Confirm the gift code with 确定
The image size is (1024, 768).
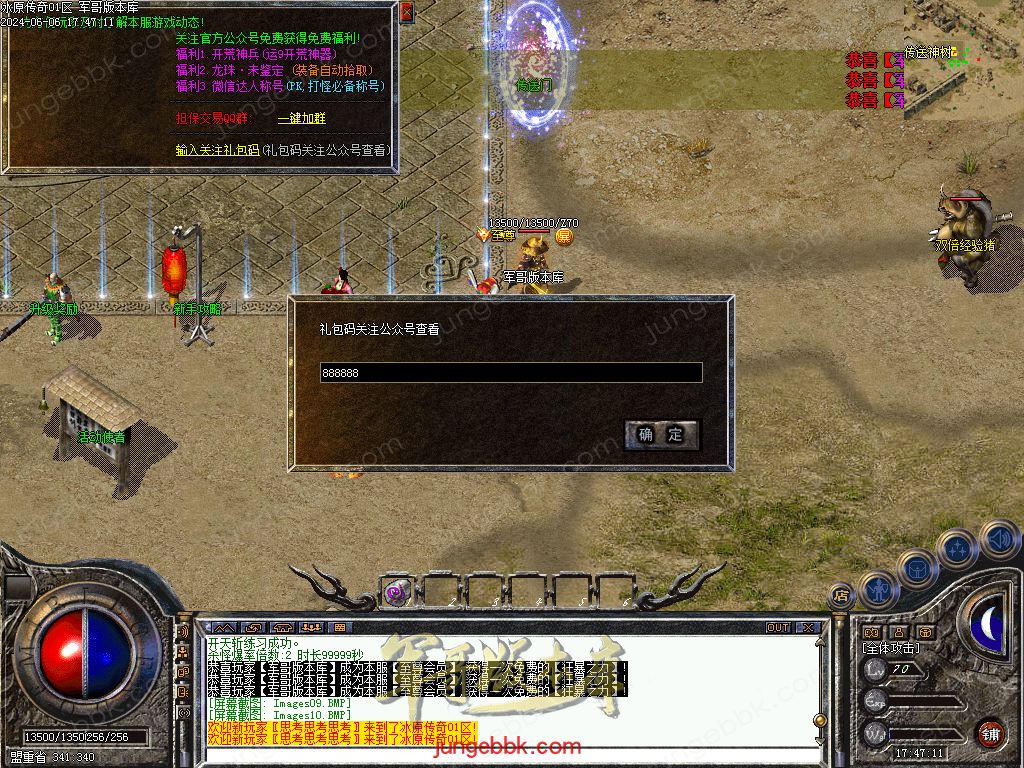[x=661, y=434]
